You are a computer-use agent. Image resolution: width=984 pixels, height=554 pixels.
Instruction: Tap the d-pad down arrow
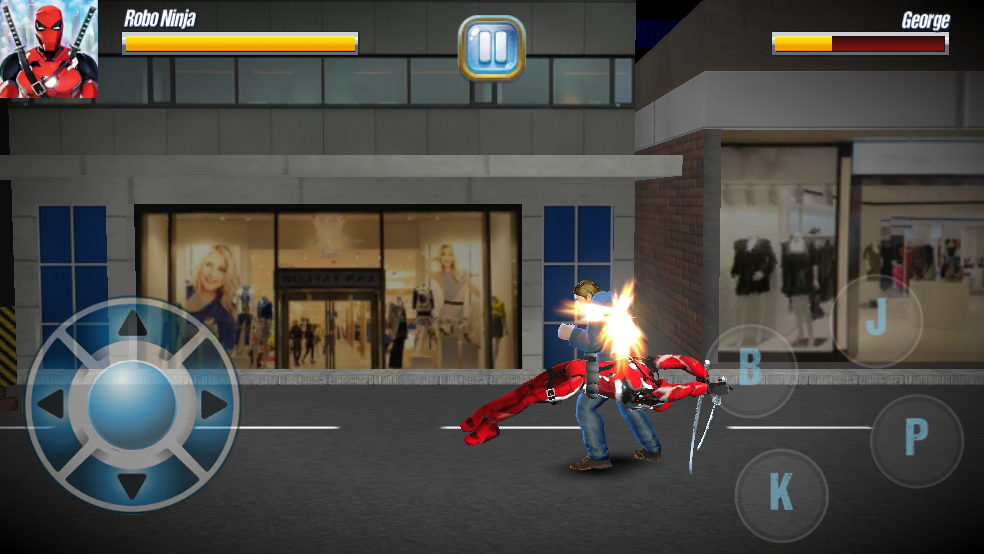point(132,486)
